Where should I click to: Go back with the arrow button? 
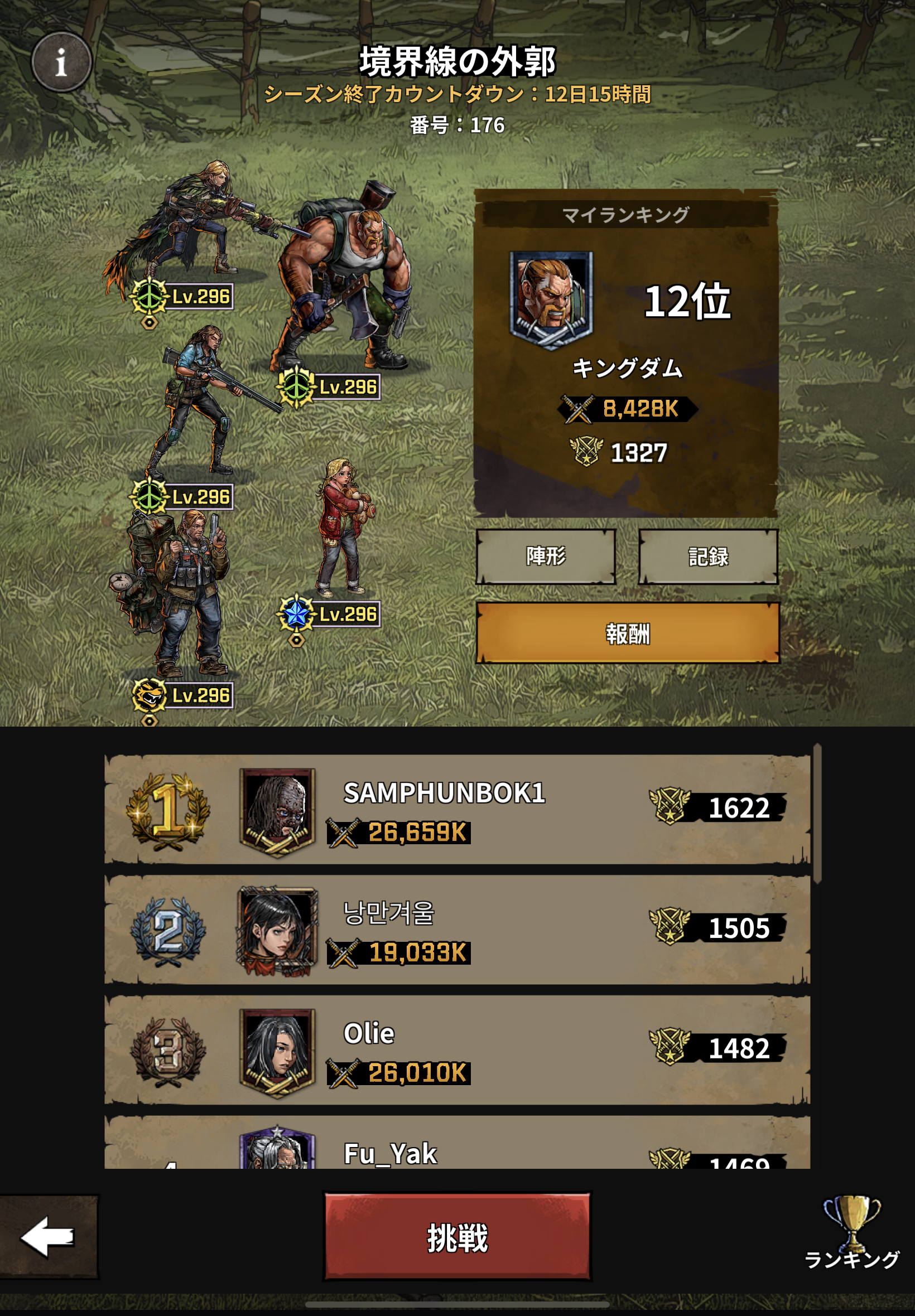pos(48,1236)
